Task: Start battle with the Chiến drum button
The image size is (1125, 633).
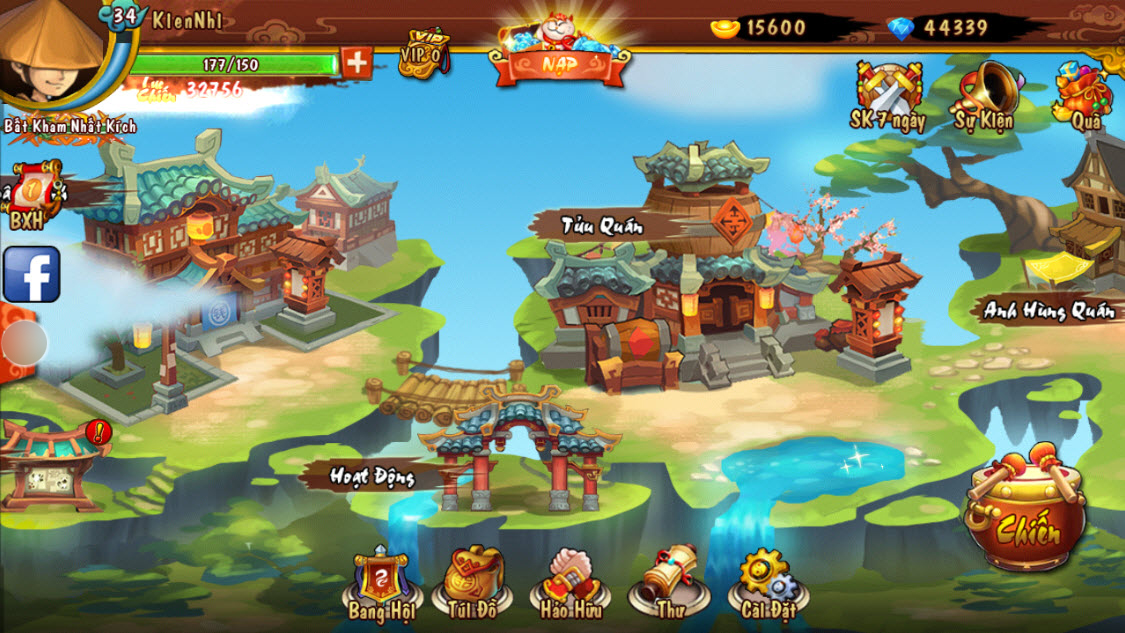Action: pos(1026,514)
